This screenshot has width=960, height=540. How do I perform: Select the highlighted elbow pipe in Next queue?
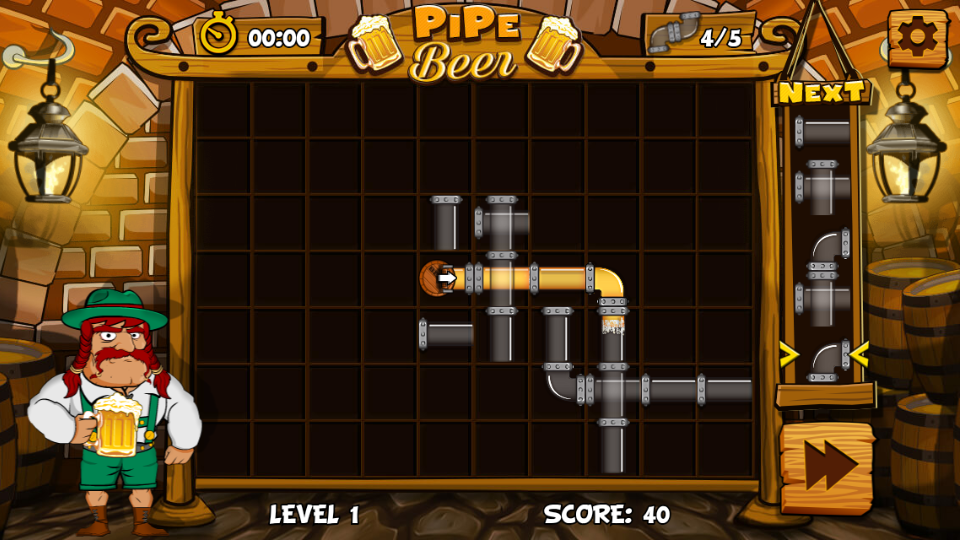point(825,356)
